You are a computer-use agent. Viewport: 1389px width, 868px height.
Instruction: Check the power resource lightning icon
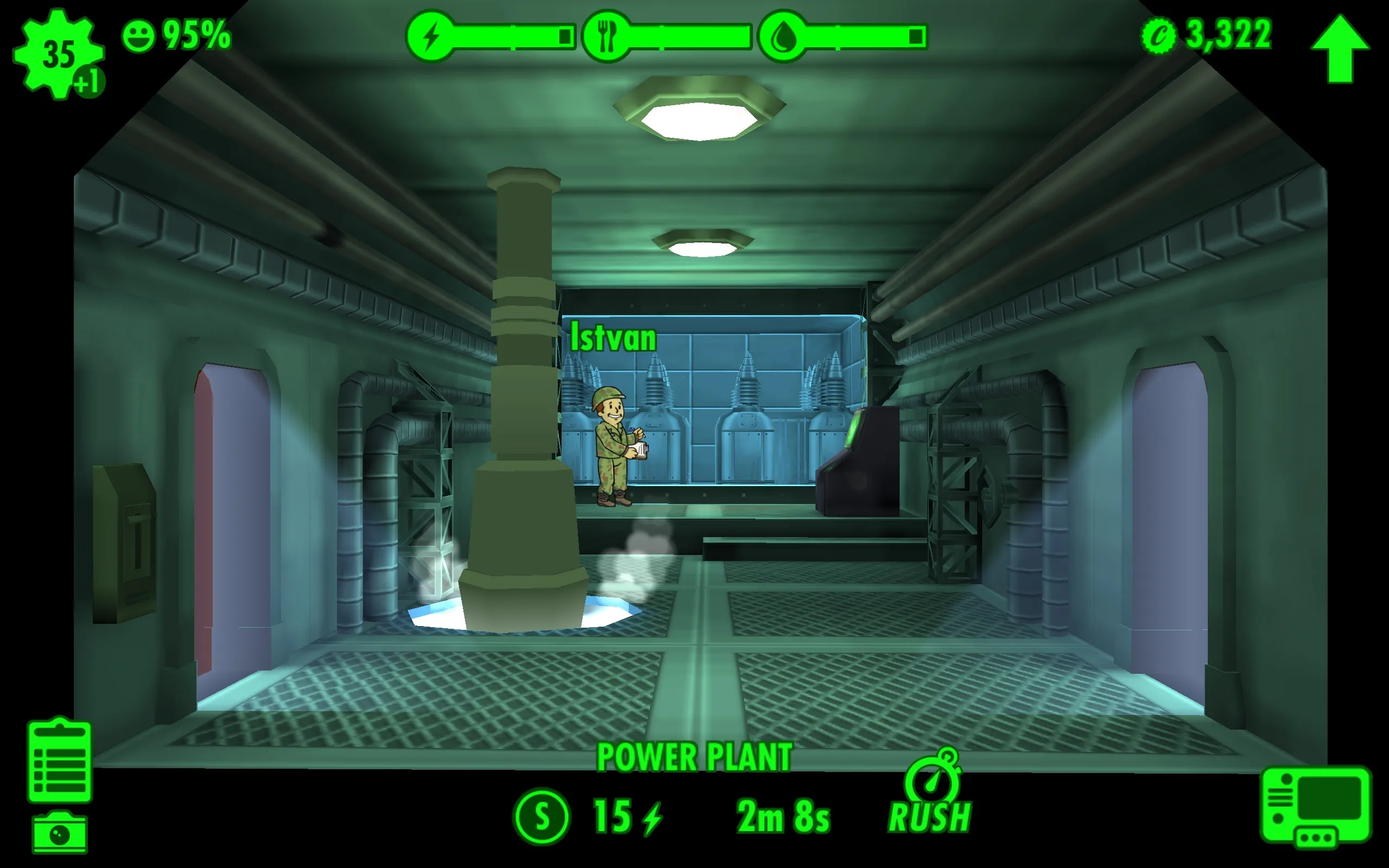(x=430, y=36)
